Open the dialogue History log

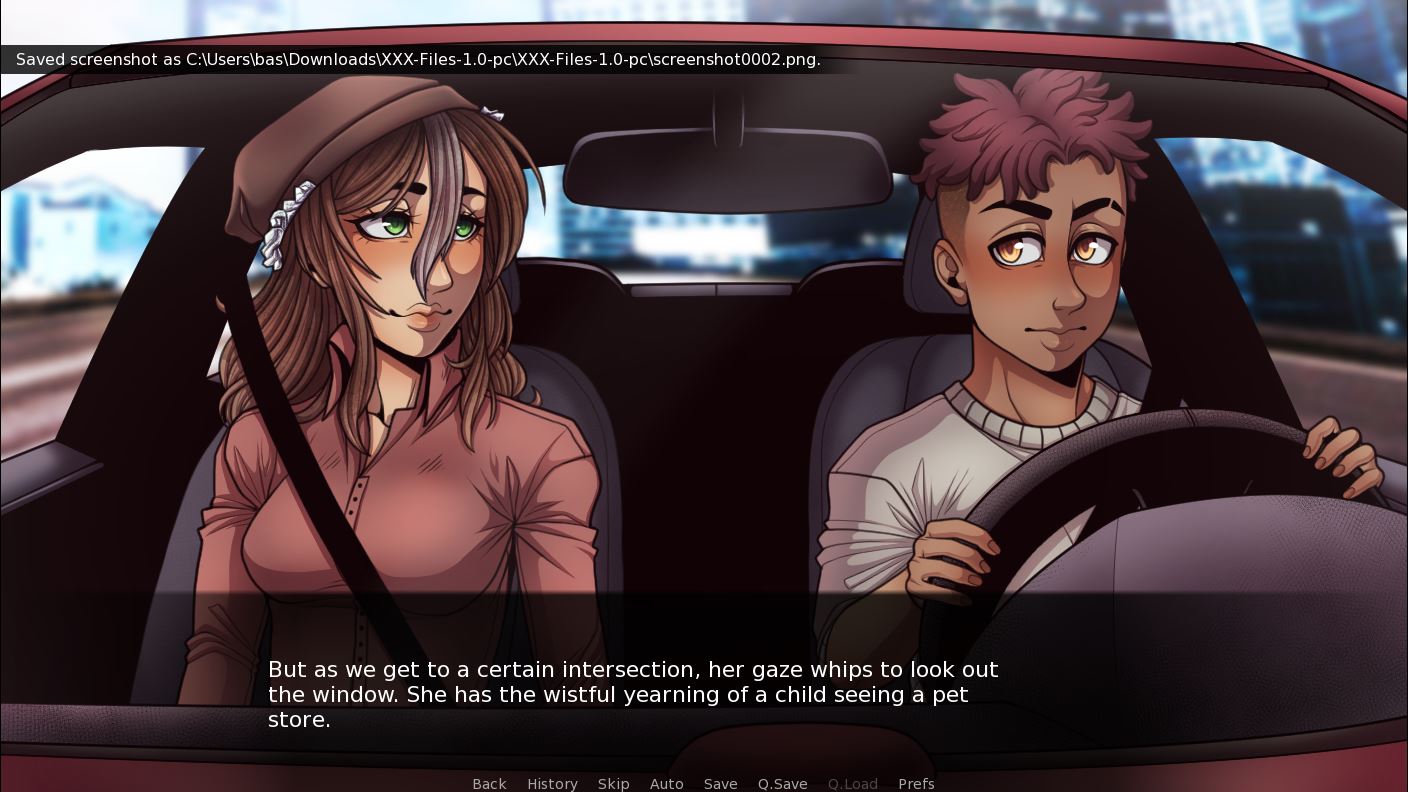[552, 783]
